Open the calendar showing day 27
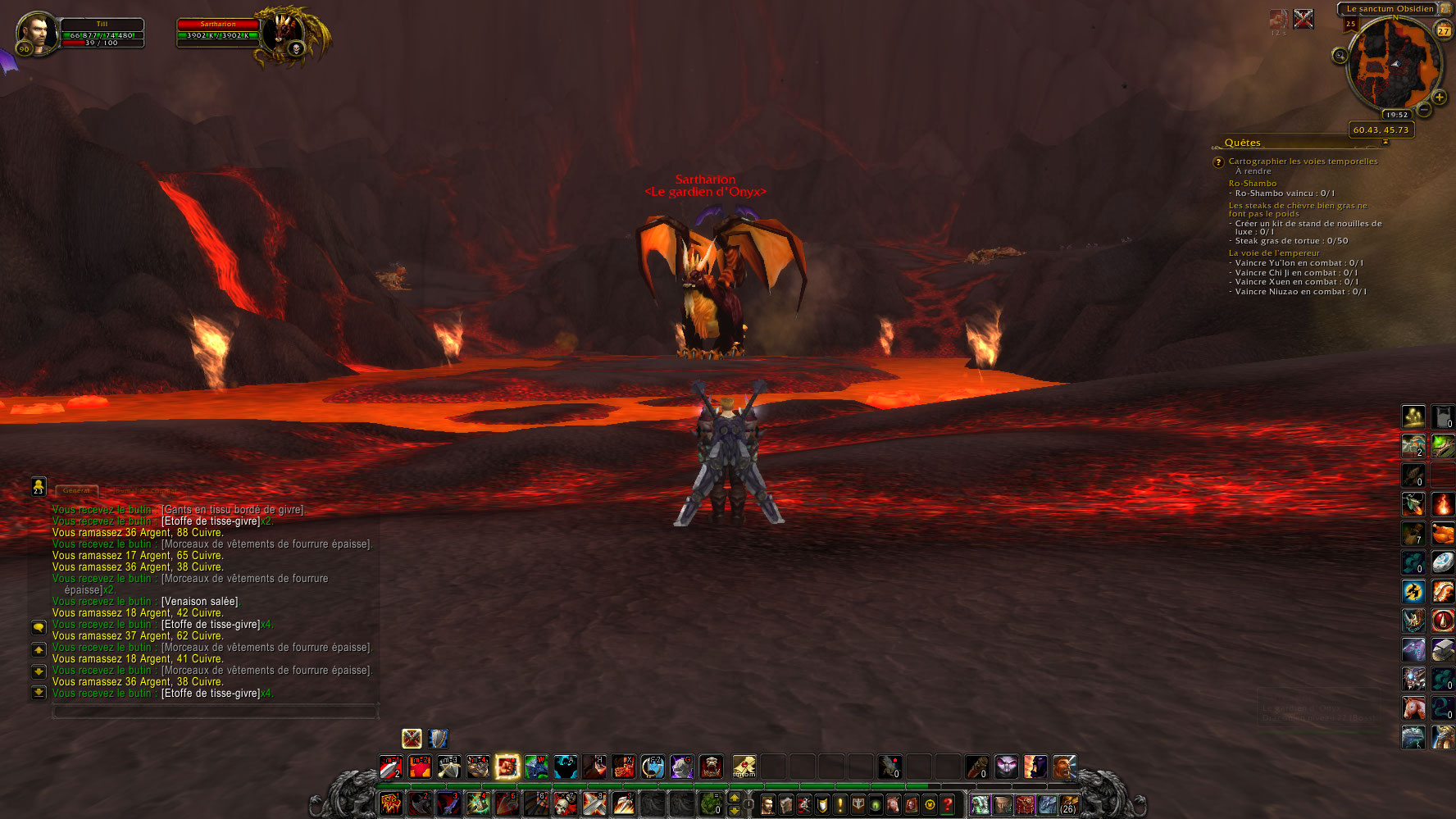The width and height of the screenshot is (1456, 819). (x=1444, y=30)
